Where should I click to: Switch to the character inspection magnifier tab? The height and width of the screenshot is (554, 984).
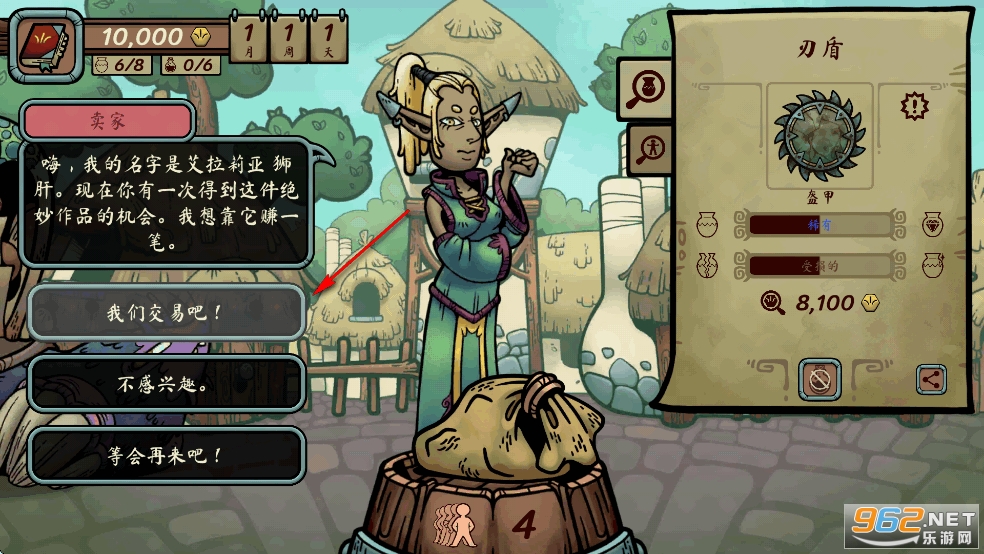(647, 149)
